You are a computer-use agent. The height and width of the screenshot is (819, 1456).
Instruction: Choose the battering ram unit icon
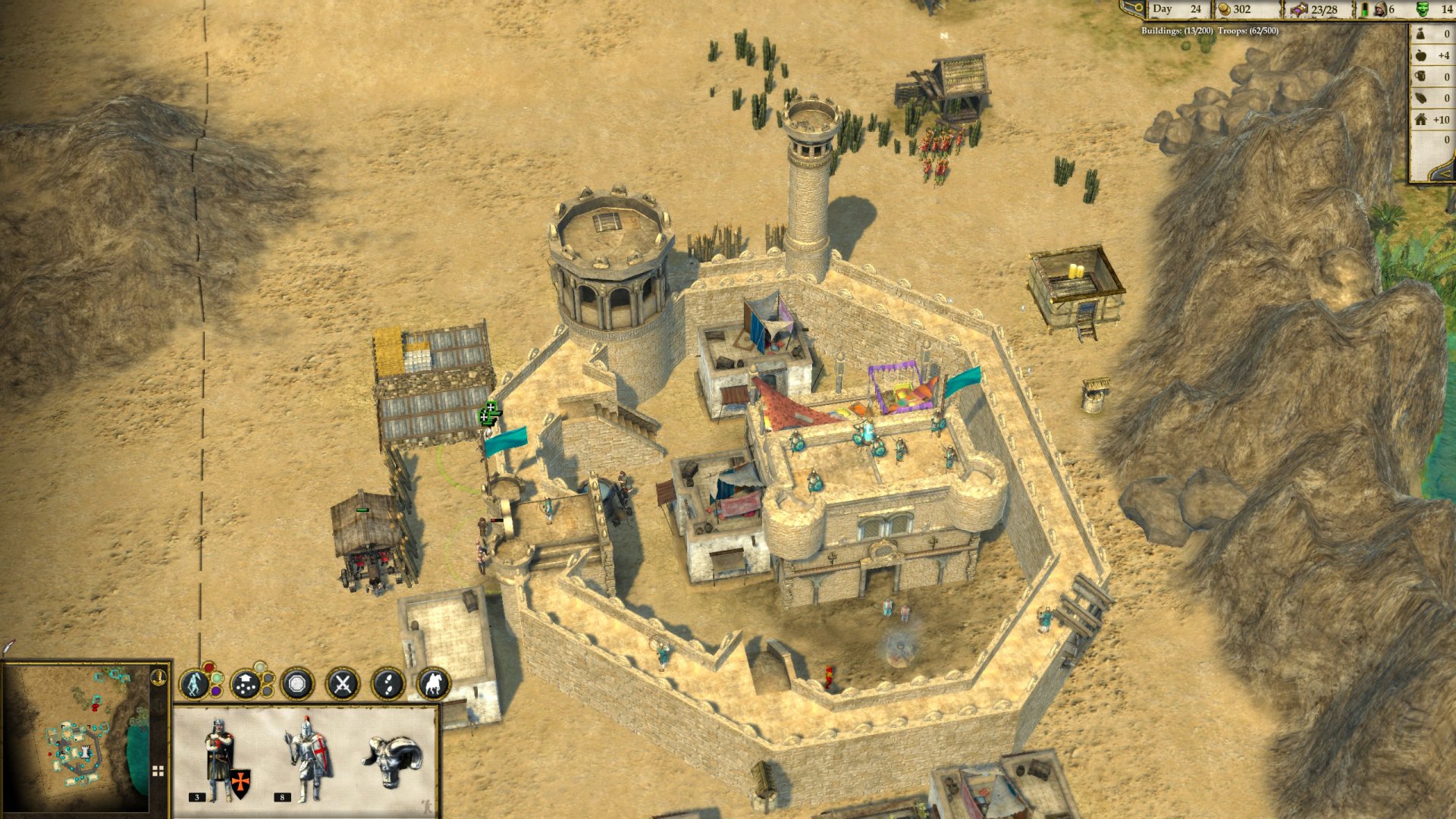pos(392,758)
